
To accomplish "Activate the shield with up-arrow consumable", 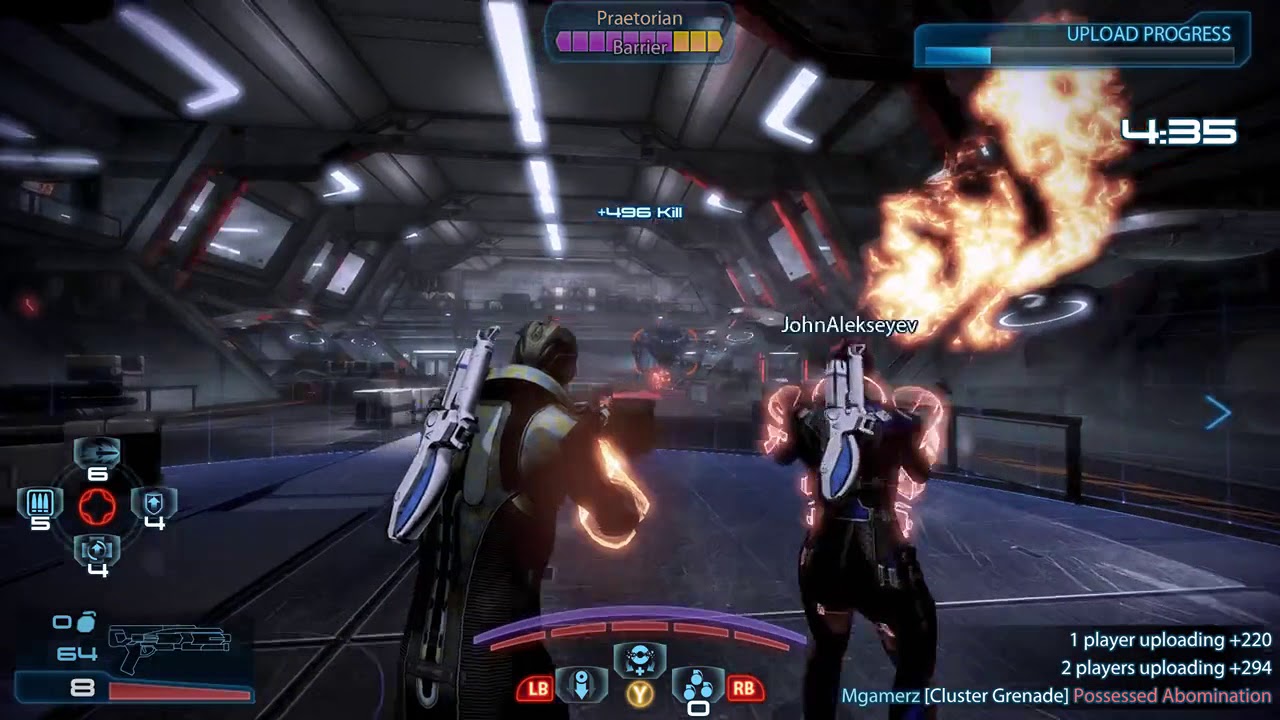I will pyautogui.click(x=154, y=502).
